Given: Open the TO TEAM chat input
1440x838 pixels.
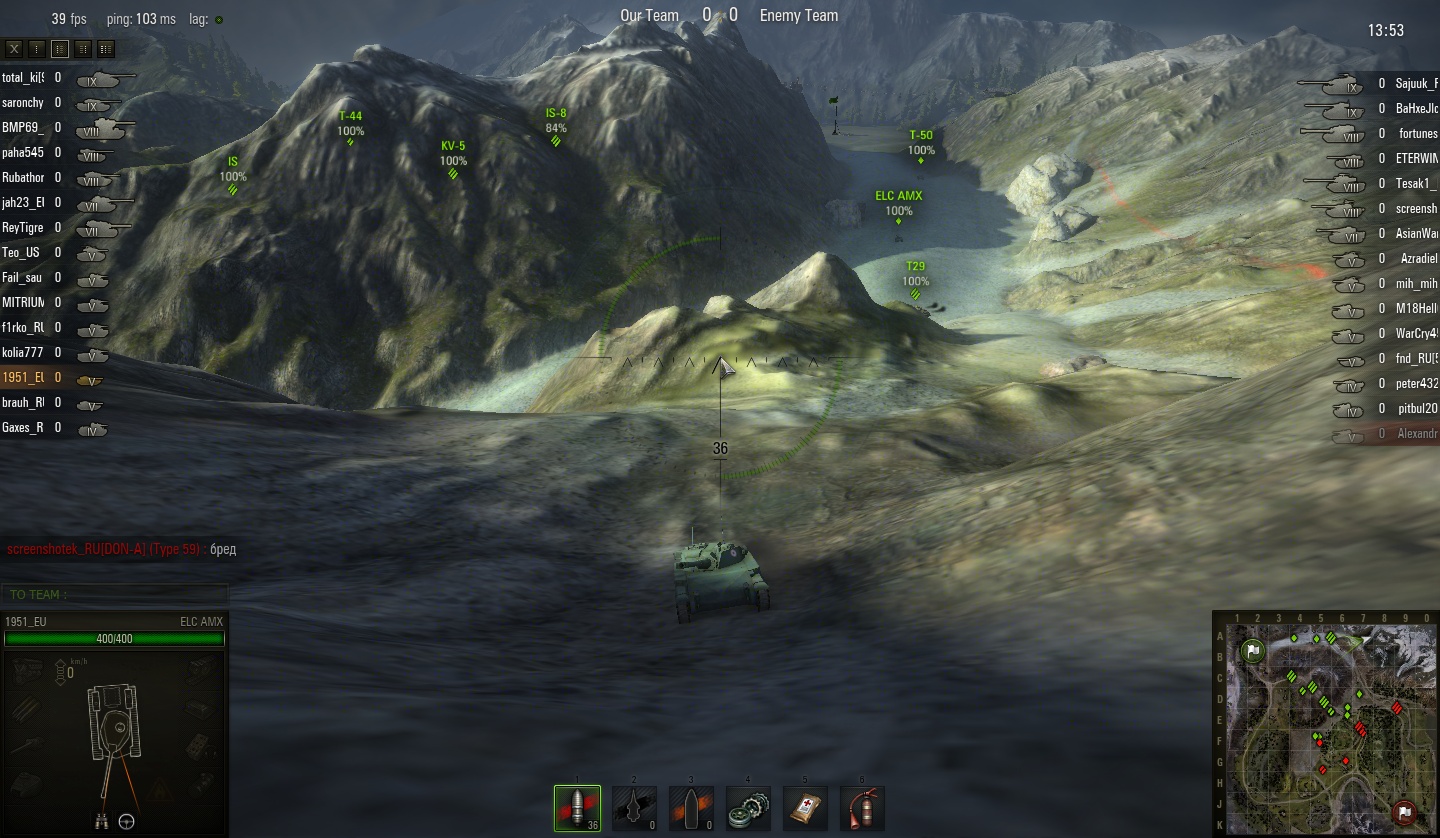Looking at the screenshot, I should pyautogui.click(x=115, y=595).
